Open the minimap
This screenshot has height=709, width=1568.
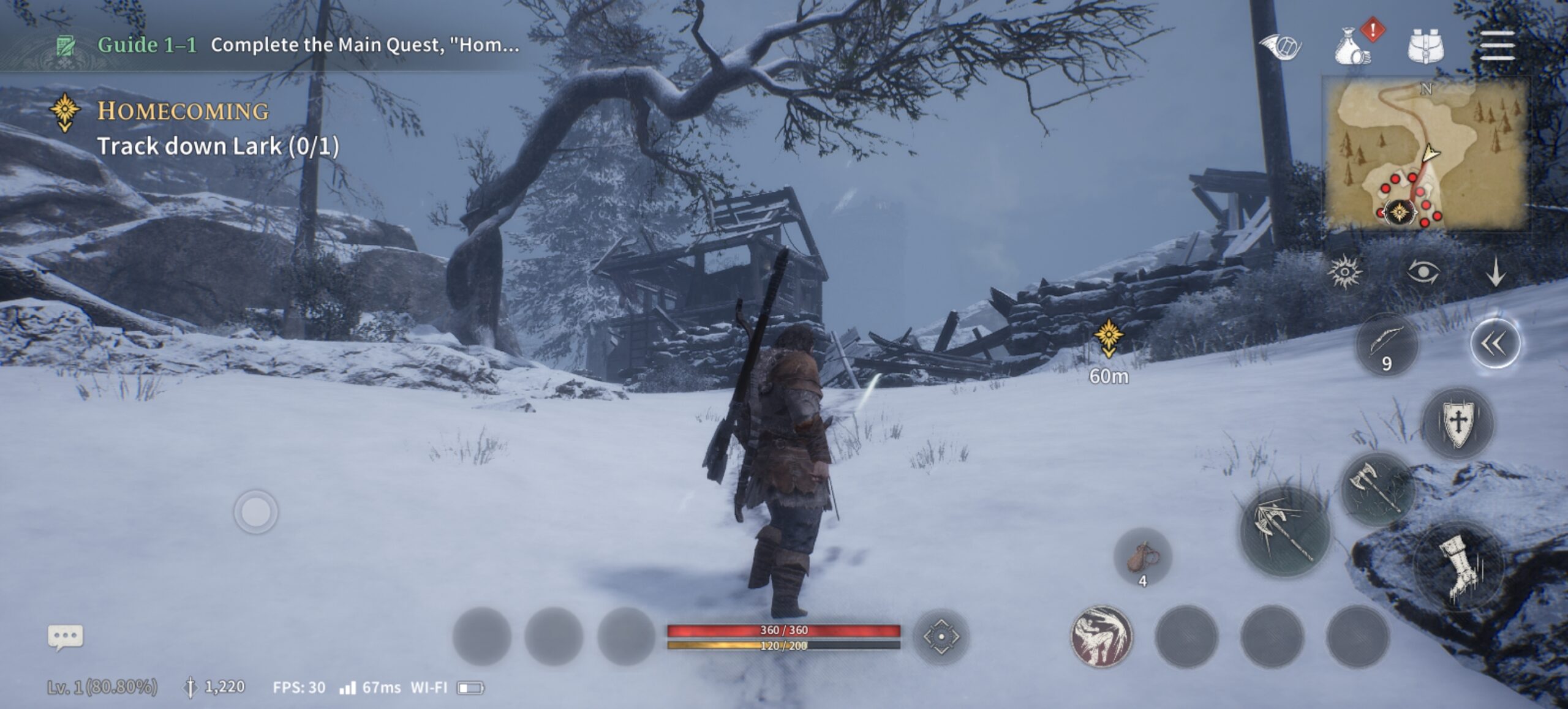(x=1425, y=154)
